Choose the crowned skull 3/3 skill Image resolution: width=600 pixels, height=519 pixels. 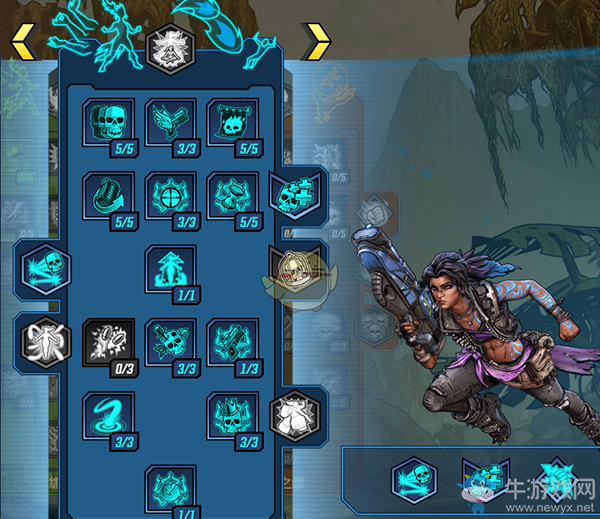pos(227,414)
